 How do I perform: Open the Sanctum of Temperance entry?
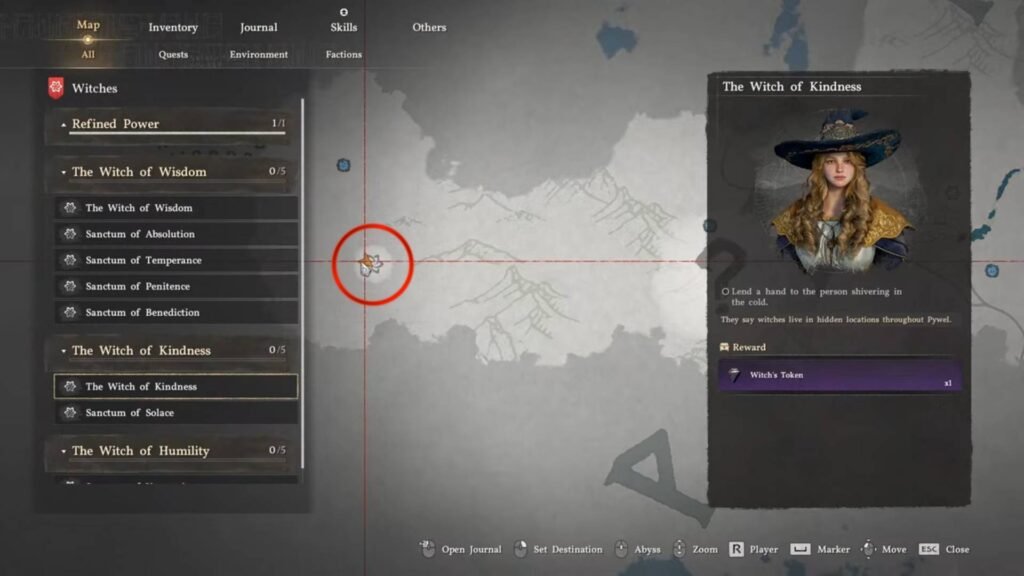click(x=176, y=260)
